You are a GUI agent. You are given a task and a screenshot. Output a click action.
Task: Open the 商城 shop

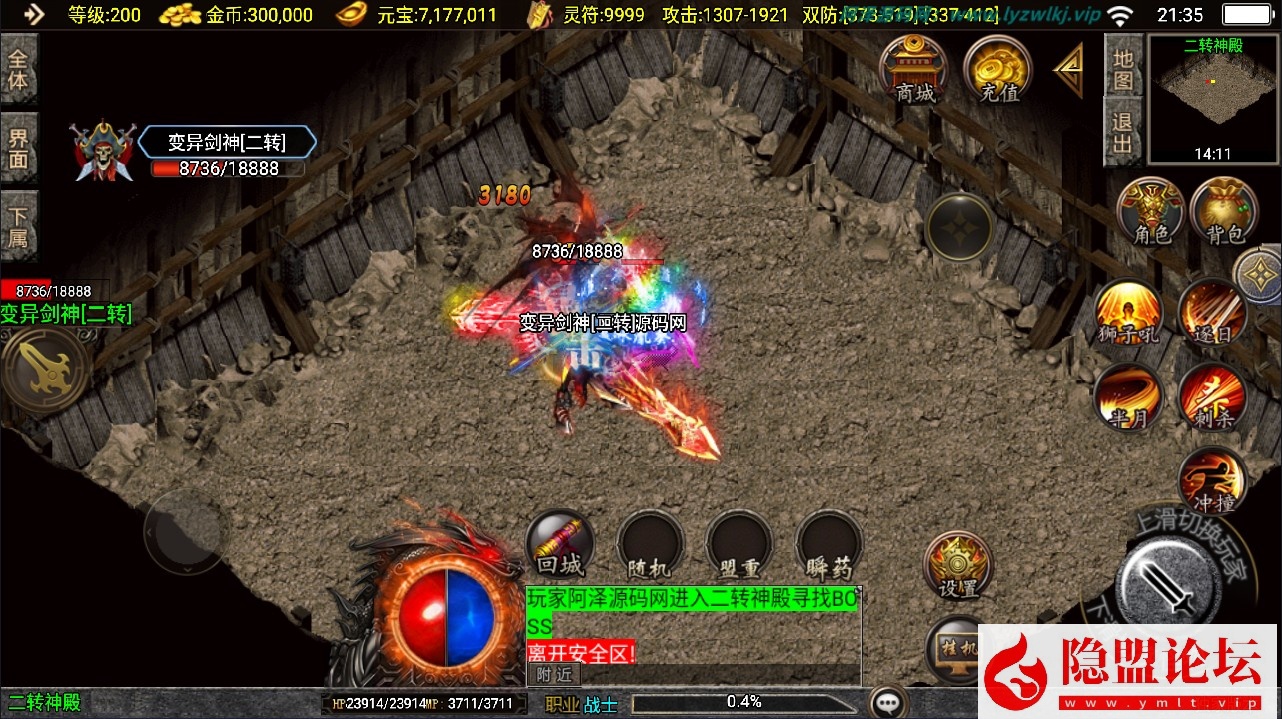coord(914,69)
